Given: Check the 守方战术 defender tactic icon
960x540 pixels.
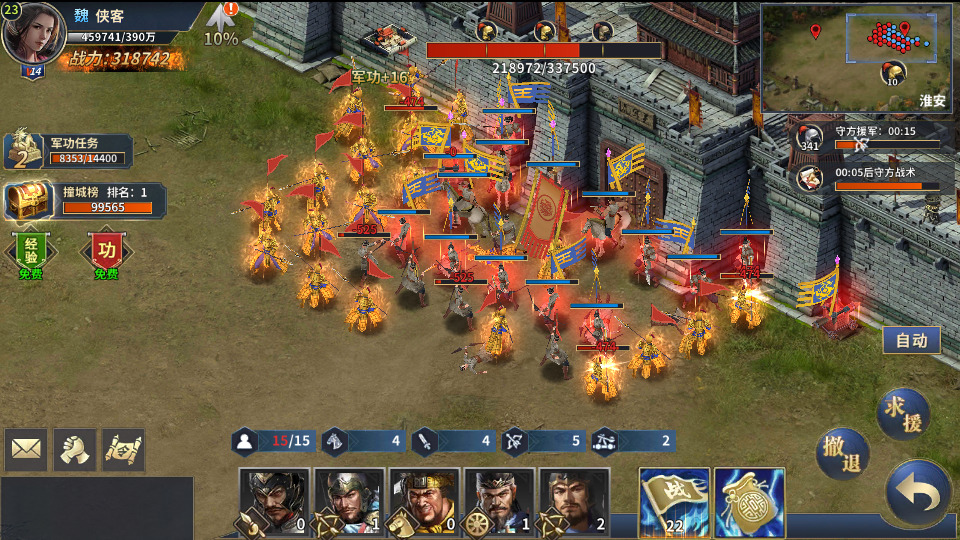Looking at the screenshot, I should click(x=811, y=178).
